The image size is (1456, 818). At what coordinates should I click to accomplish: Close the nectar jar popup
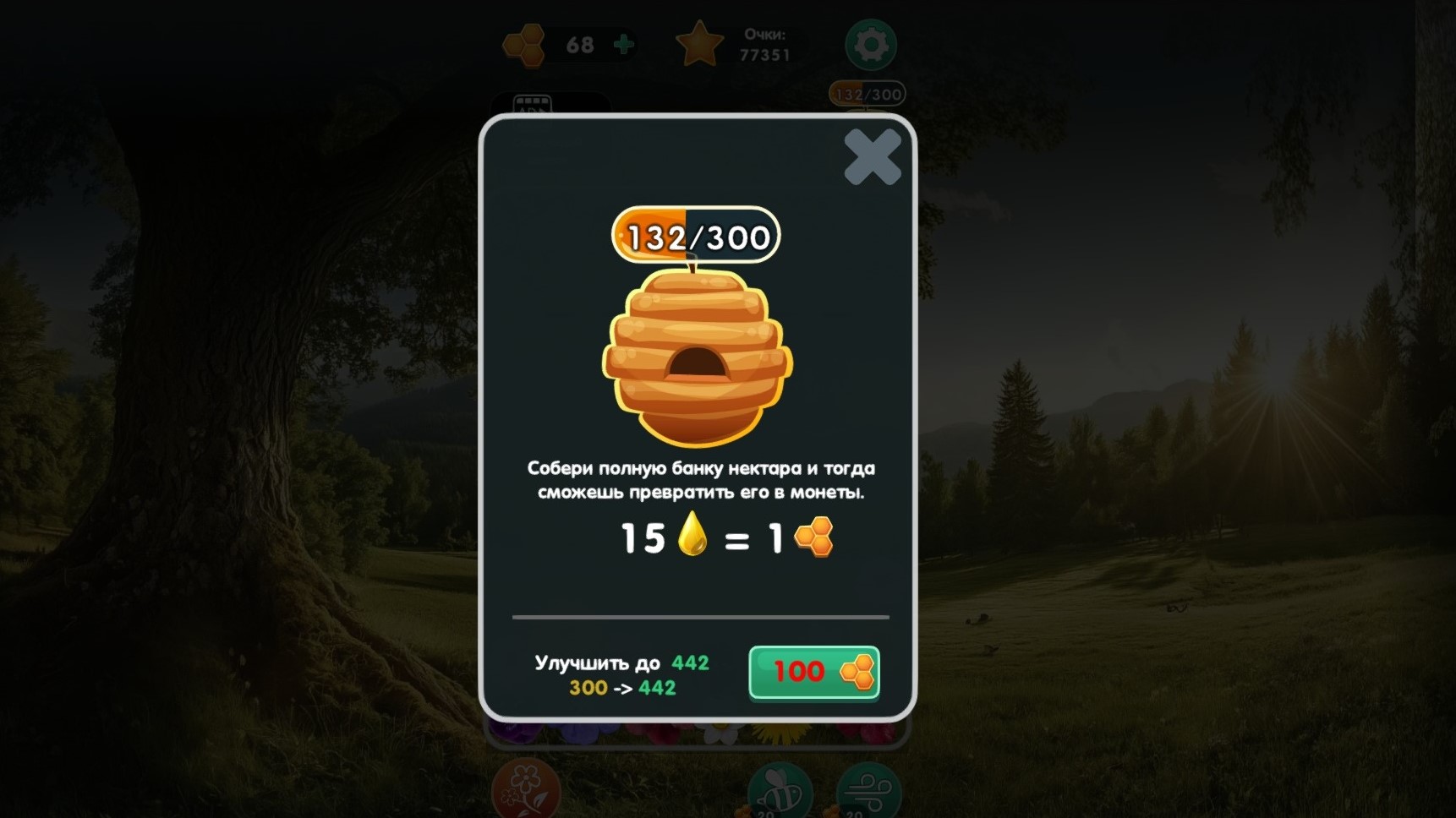click(872, 159)
